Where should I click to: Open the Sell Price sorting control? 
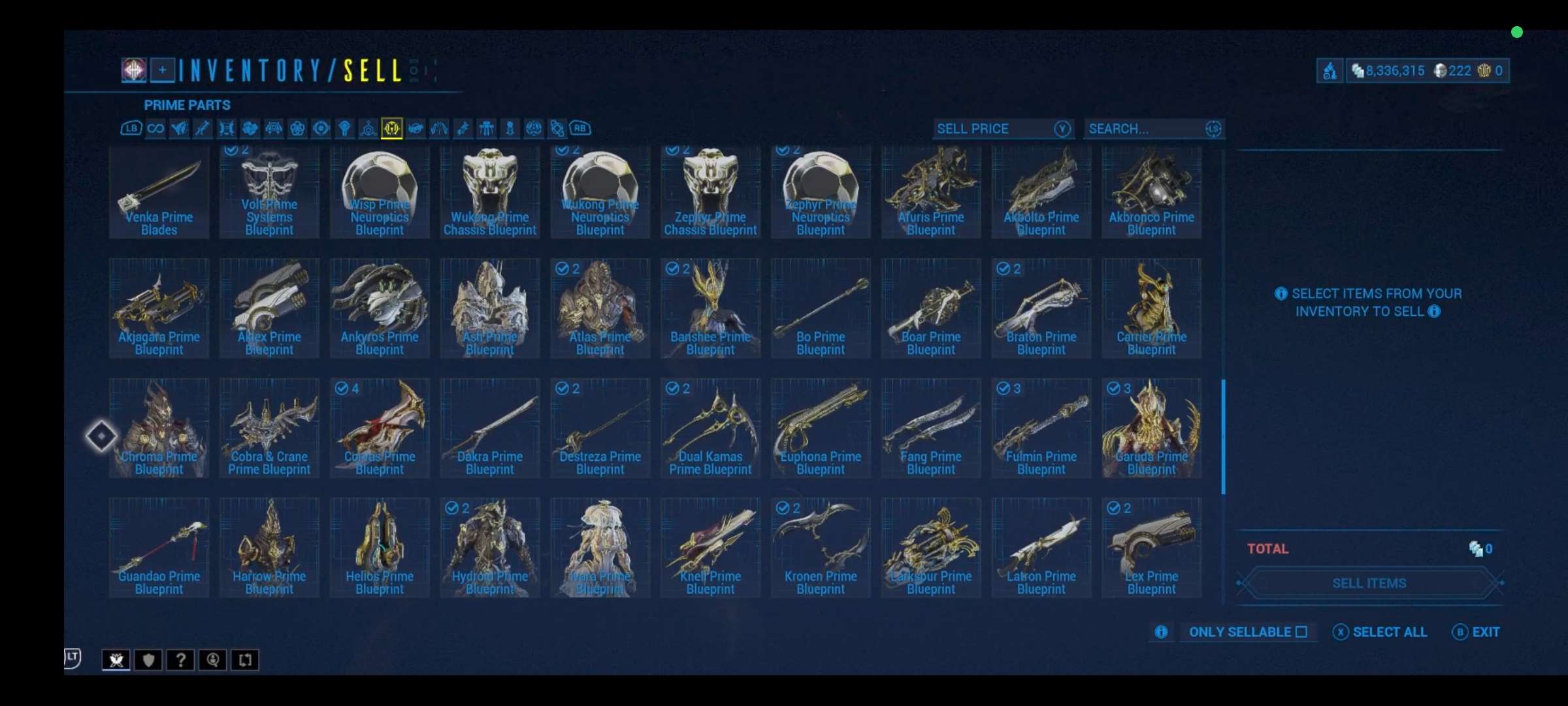point(1003,129)
